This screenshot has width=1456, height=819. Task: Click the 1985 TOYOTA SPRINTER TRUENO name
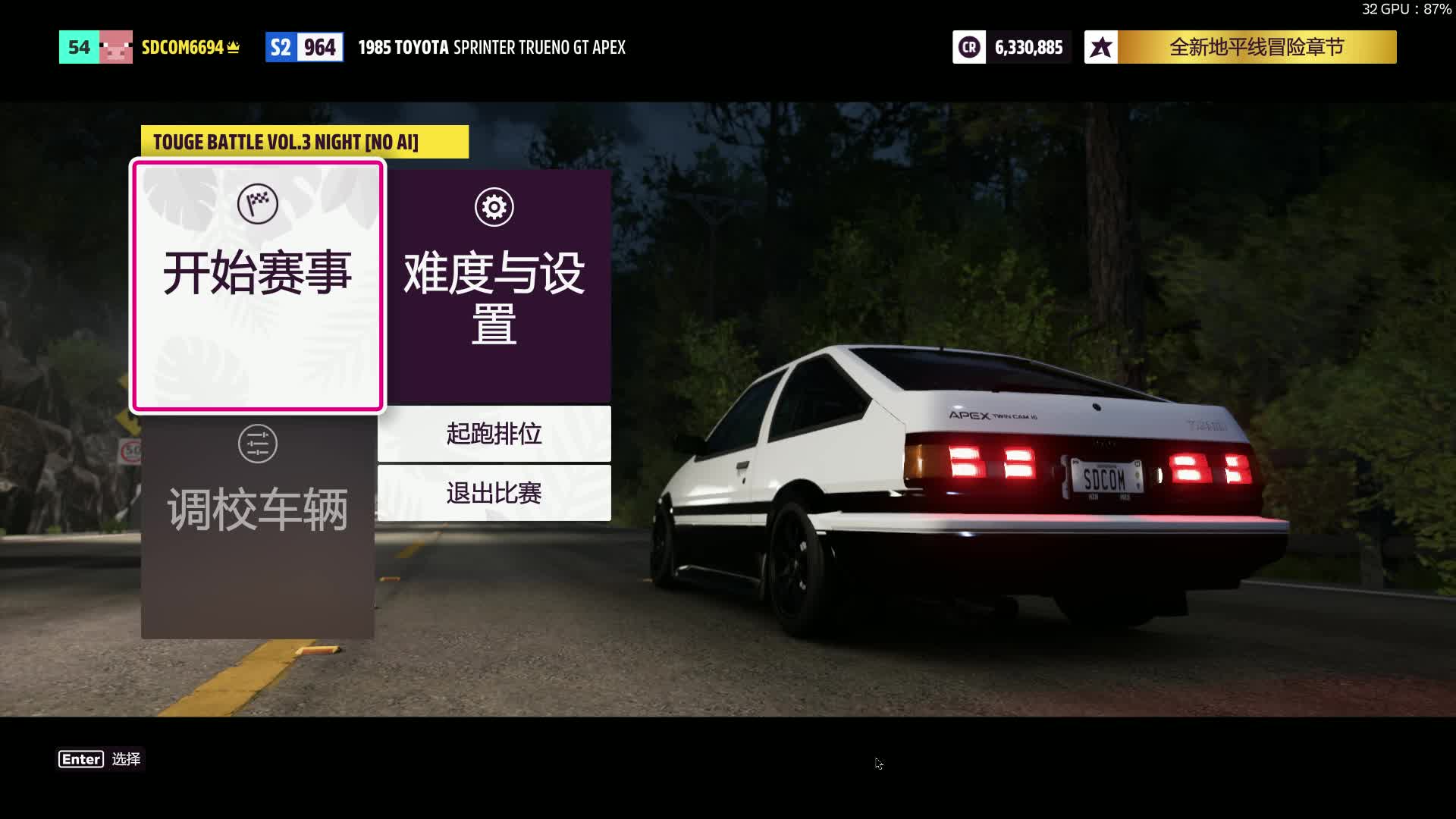click(491, 47)
